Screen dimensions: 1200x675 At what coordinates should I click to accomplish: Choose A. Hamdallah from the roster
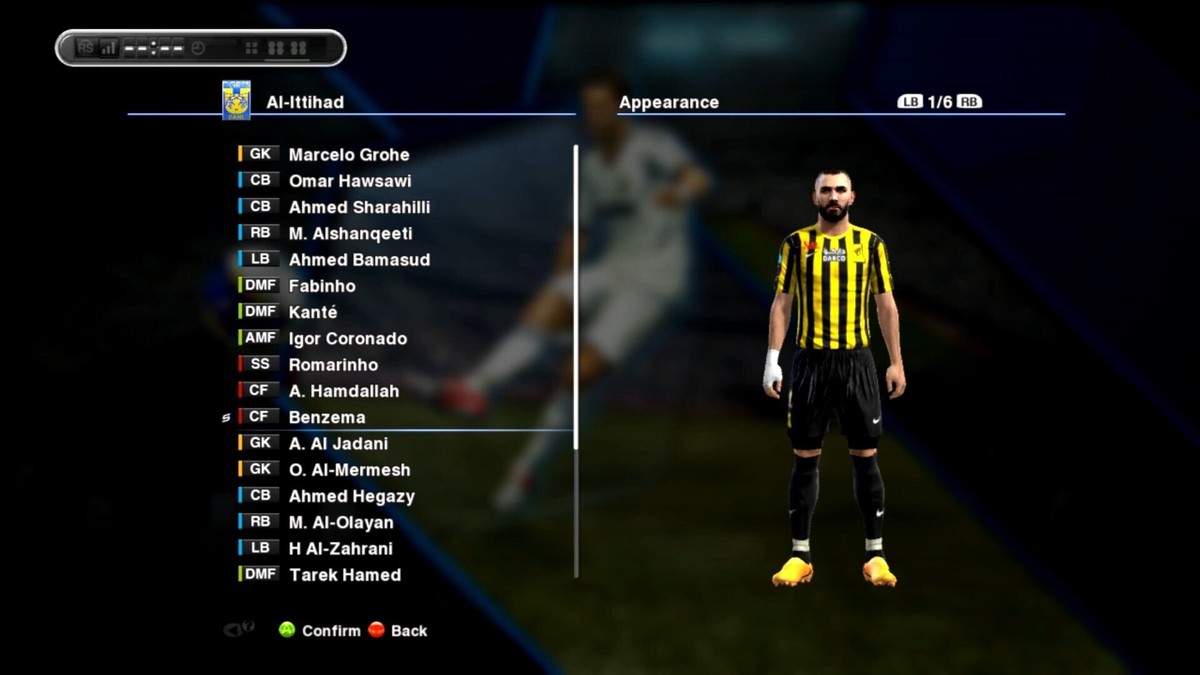[343, 391]
